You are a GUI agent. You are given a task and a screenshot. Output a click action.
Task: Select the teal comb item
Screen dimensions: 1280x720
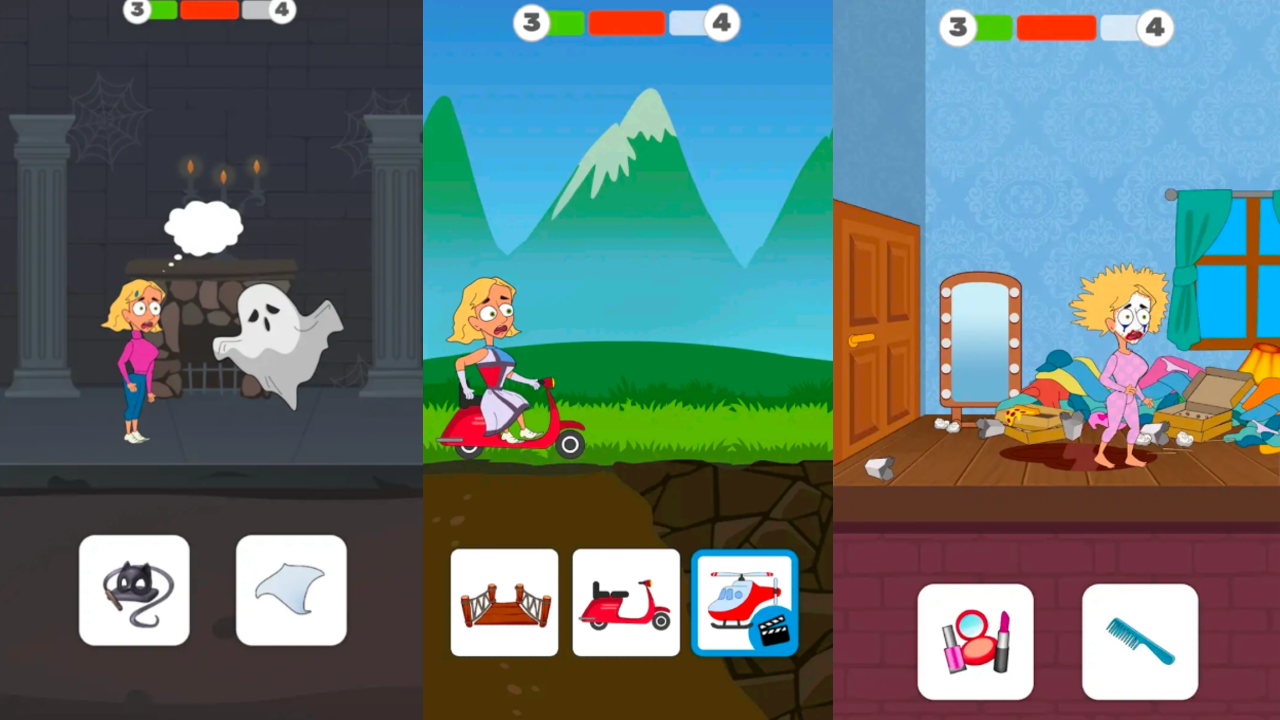(x=1140, y=640)
